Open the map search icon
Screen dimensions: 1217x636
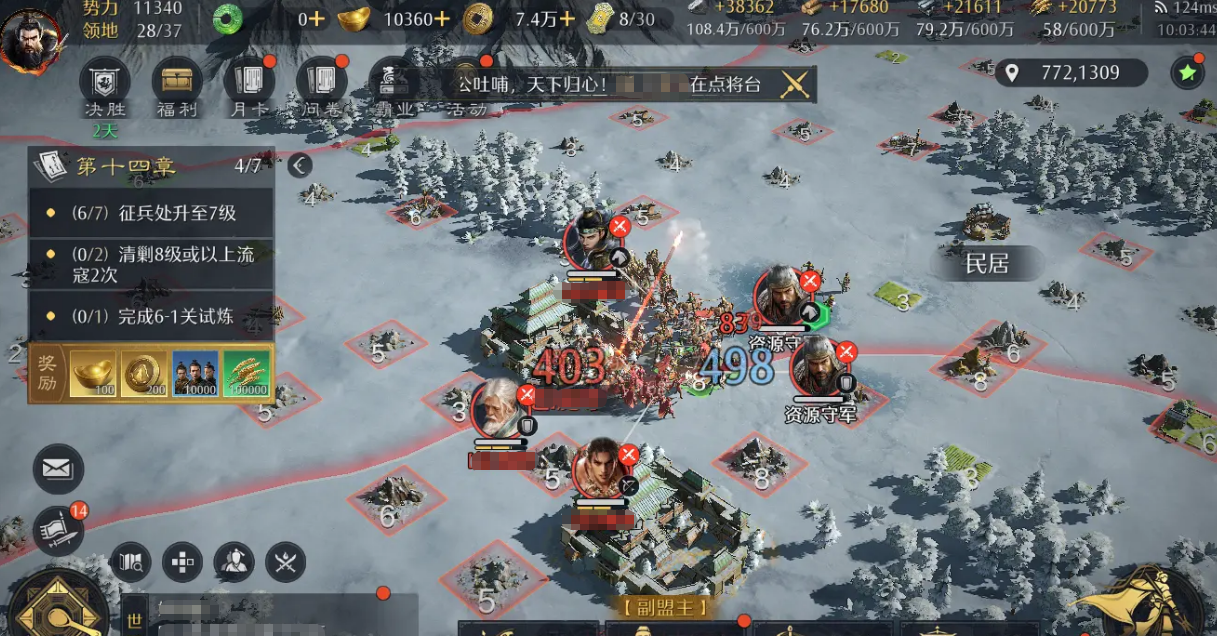point(131,563)
